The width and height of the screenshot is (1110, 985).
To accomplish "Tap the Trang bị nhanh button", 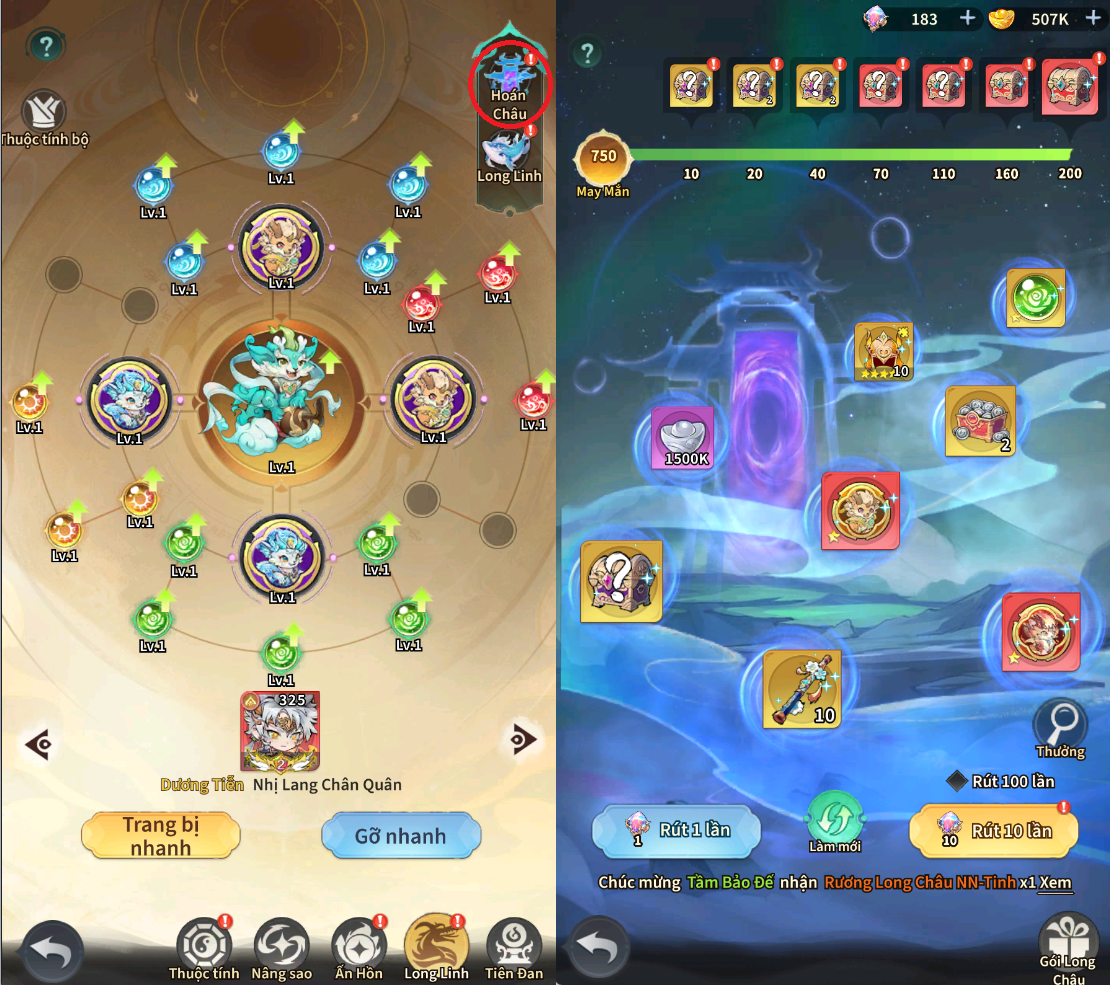I will tap(160, 836).
